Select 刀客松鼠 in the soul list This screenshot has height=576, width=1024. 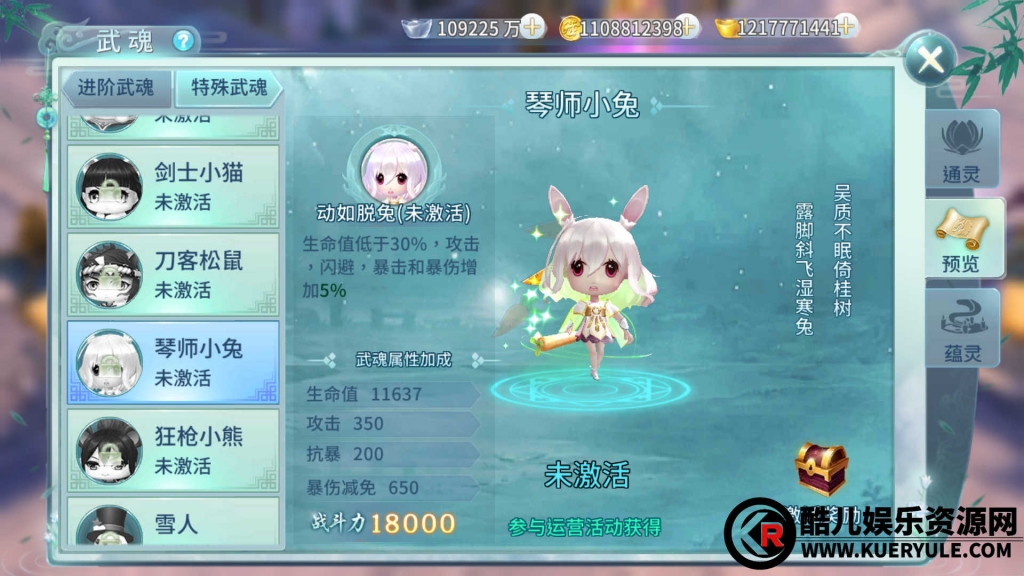(173, 274)
